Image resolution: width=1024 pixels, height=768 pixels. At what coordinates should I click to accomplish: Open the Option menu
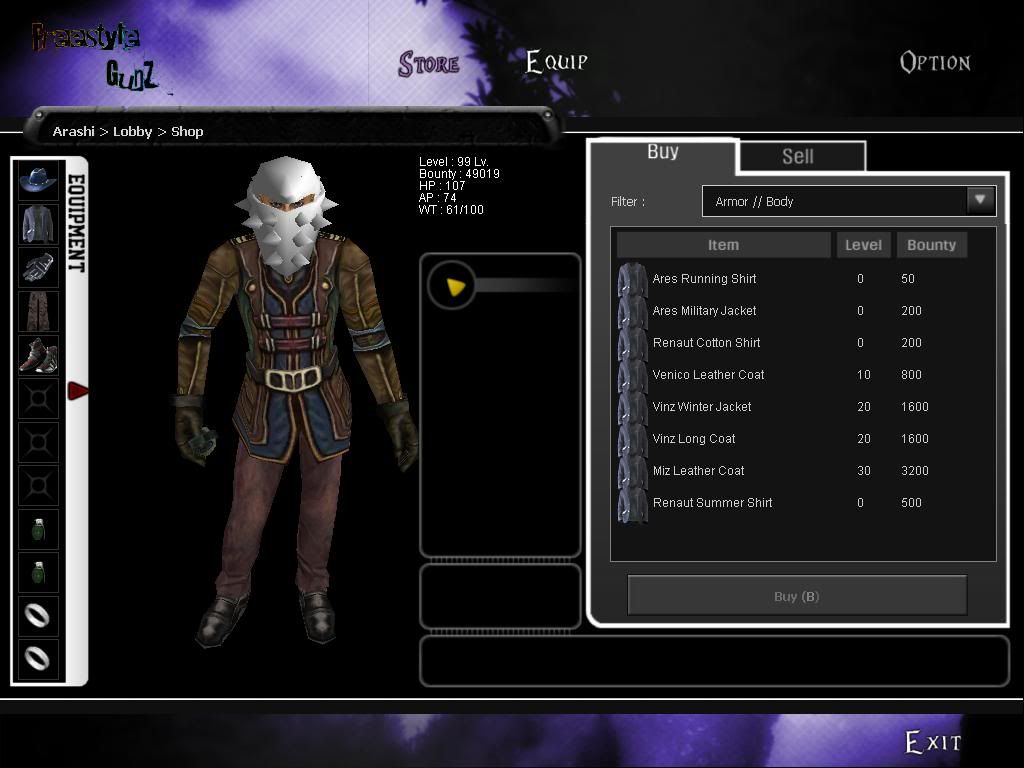(x=935, y=63)
